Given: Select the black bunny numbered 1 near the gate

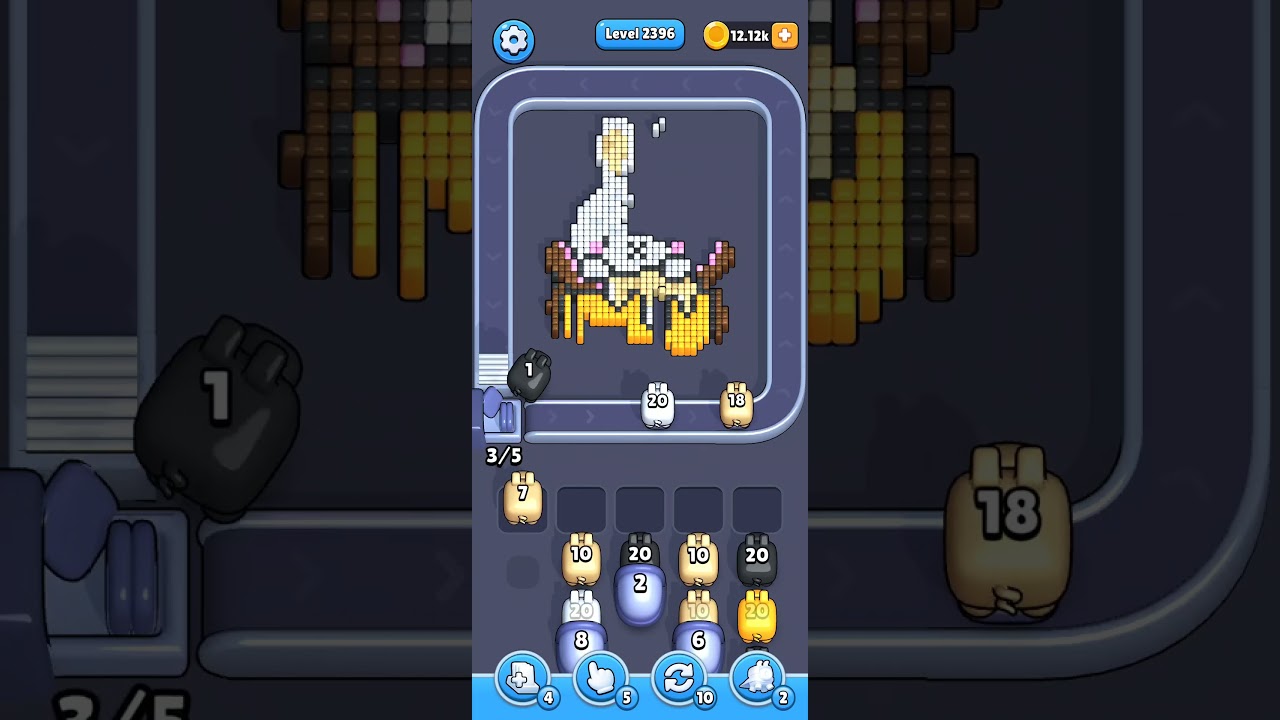Looking at the screenshot, I should [x=531, y=372].
